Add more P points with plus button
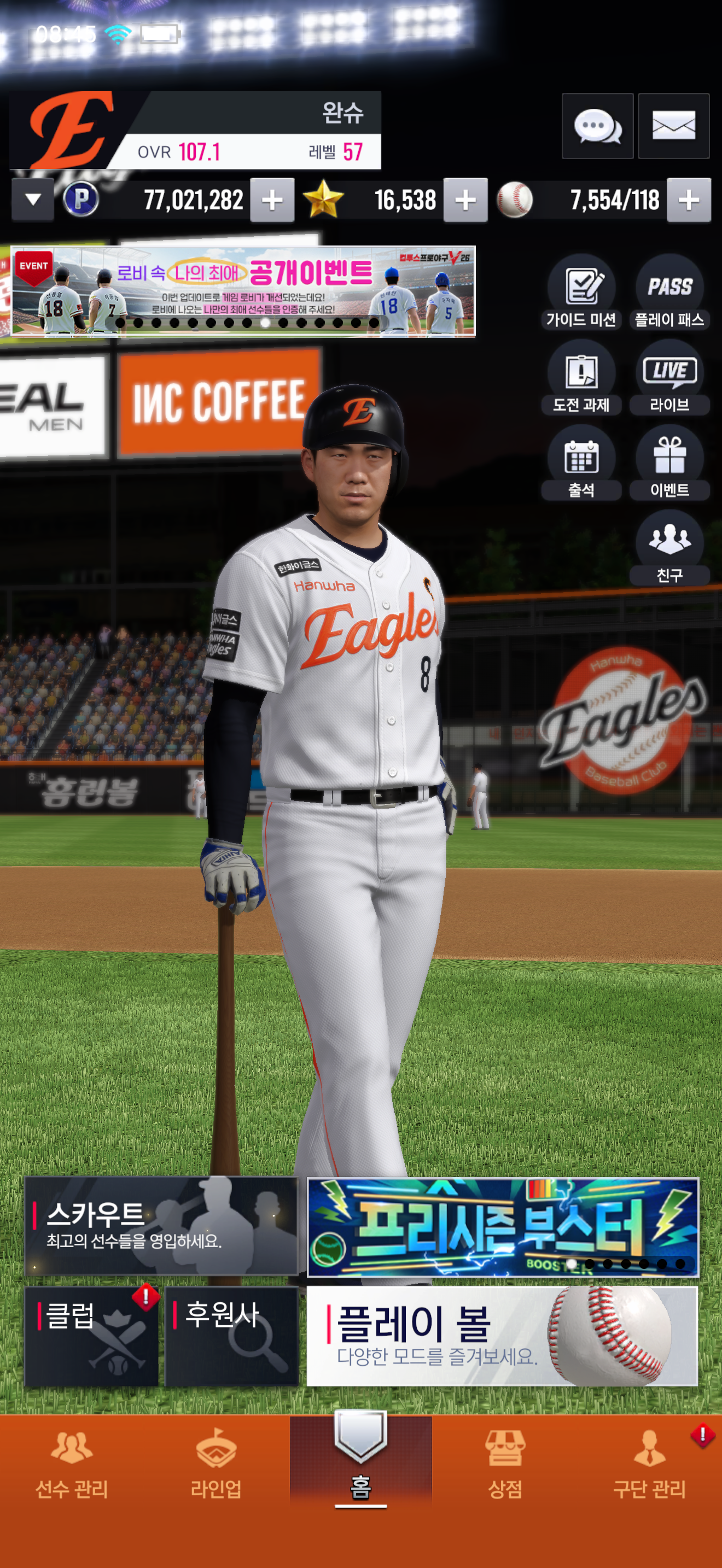The height and width of the screenshot is (1568, 722). click(272, 200)
